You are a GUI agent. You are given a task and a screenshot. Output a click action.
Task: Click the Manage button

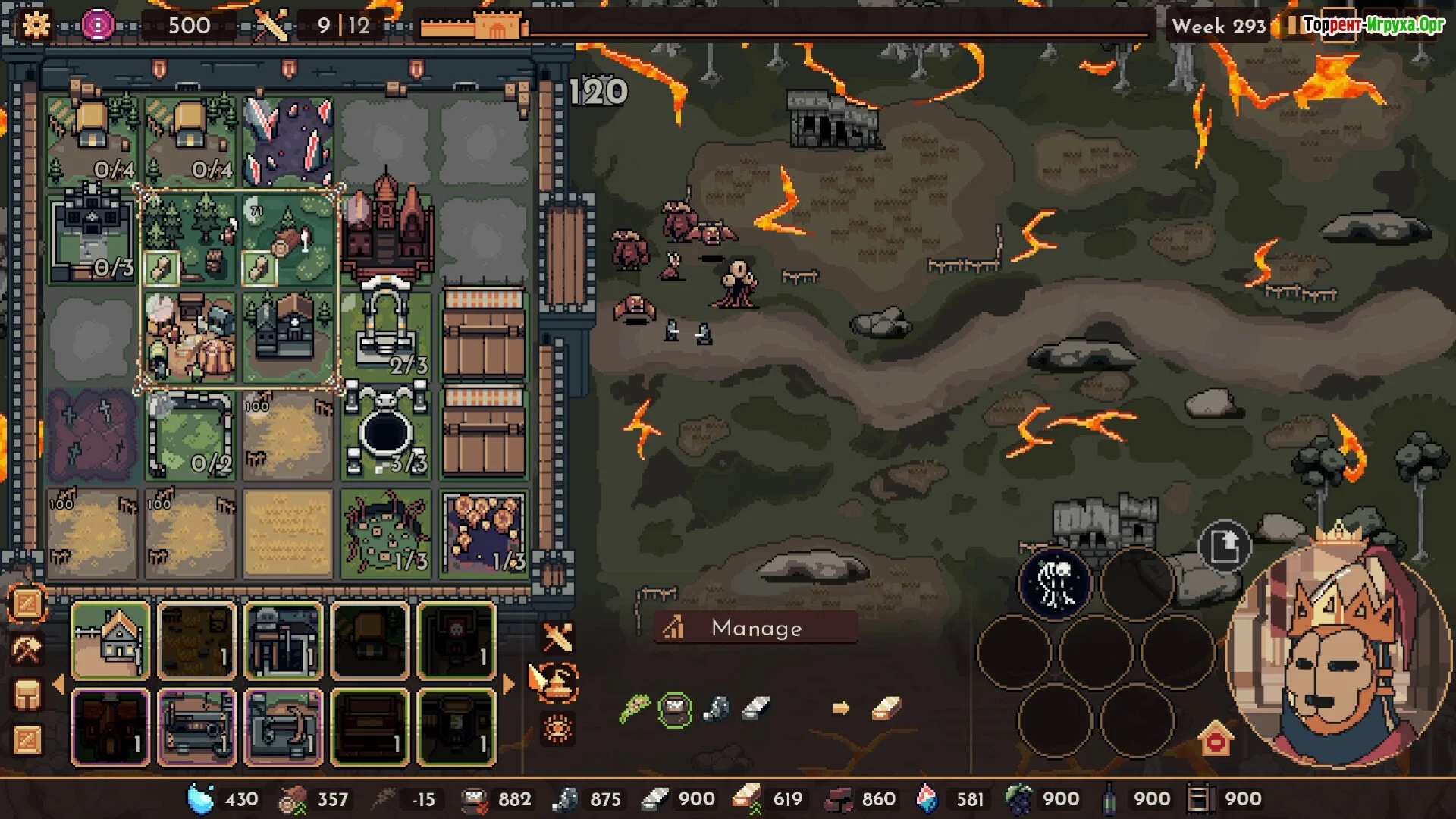tap(755, 628)
